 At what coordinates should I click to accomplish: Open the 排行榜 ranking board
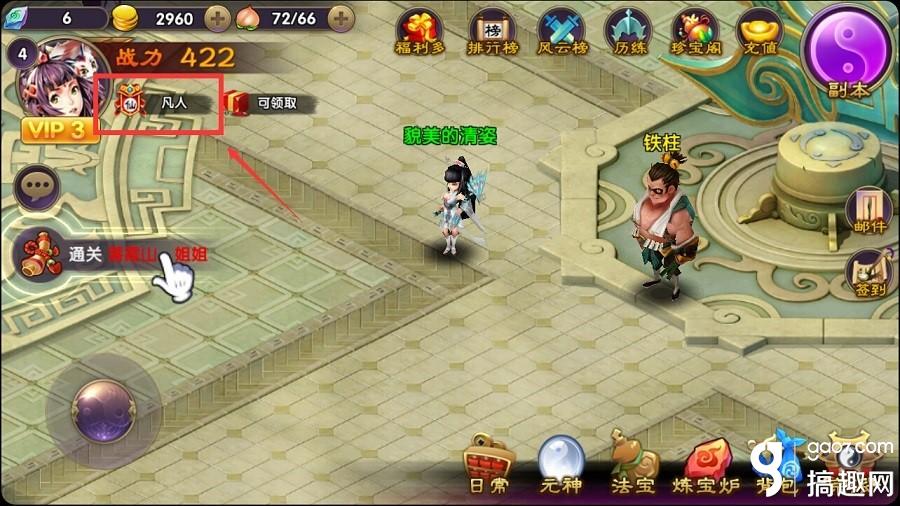coord(490,33)
